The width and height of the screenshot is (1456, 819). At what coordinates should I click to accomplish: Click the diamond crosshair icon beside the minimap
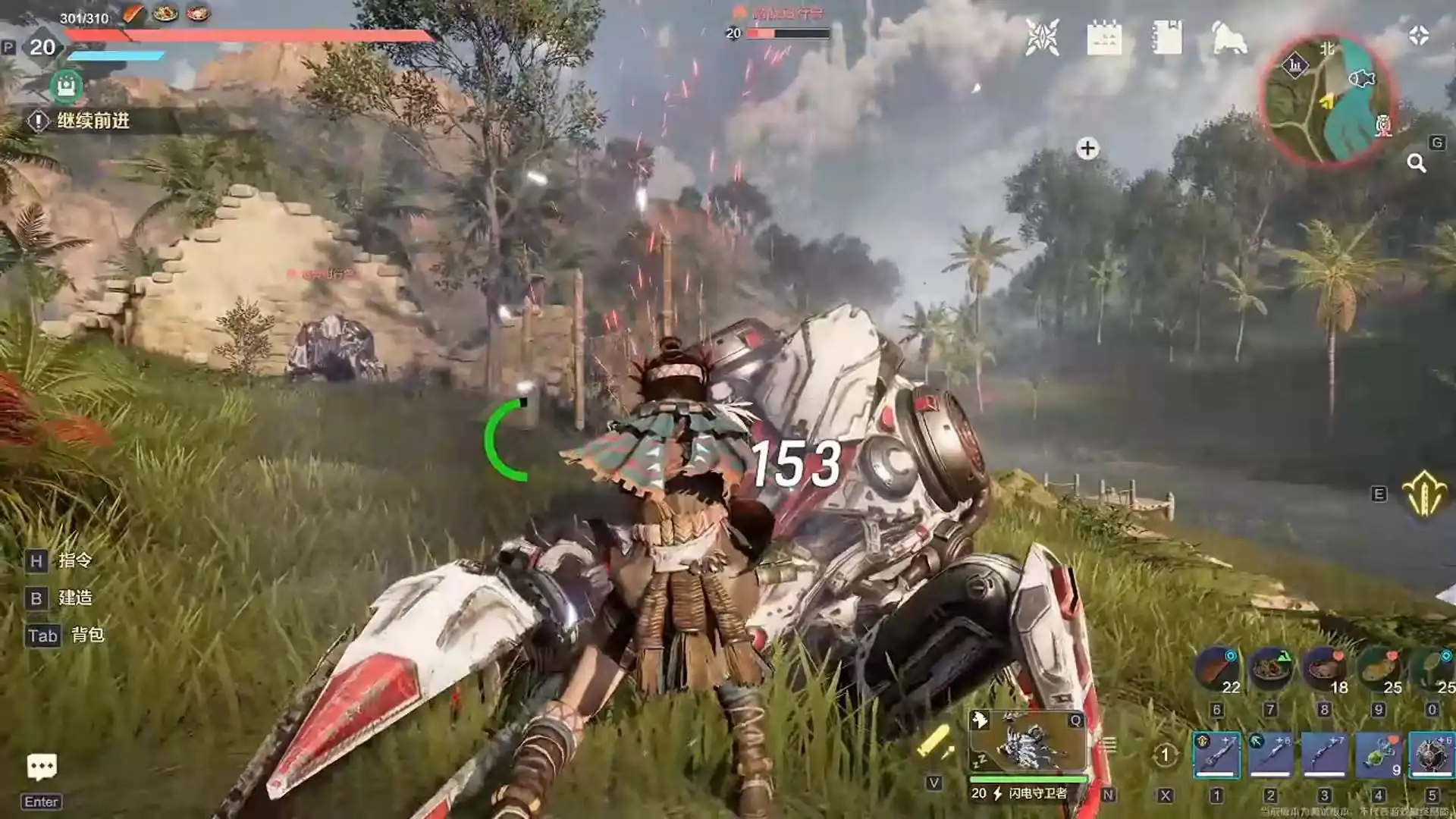pos(1419,36)
